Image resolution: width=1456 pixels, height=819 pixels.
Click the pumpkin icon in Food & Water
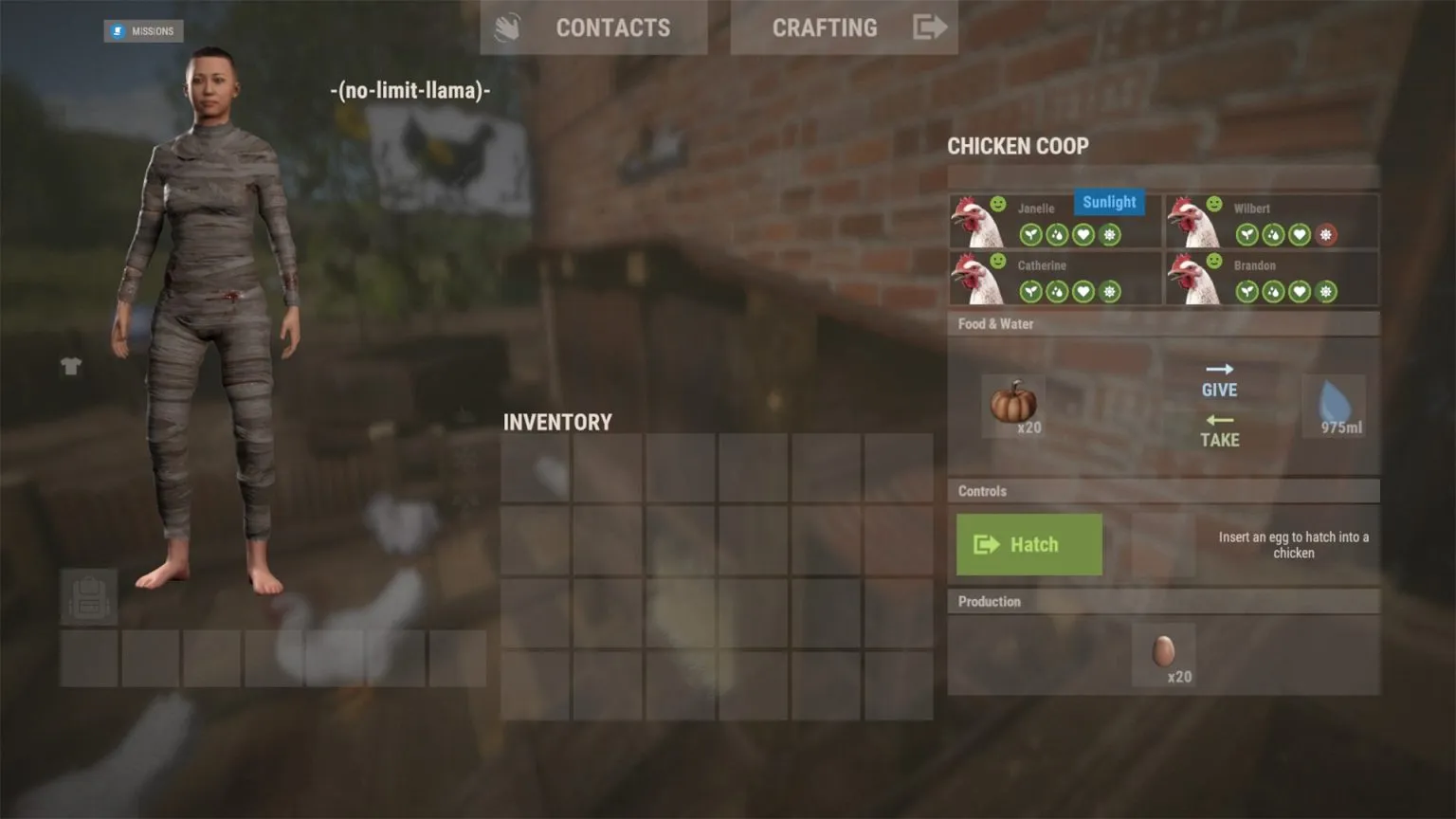click(x=1013, y=404)
